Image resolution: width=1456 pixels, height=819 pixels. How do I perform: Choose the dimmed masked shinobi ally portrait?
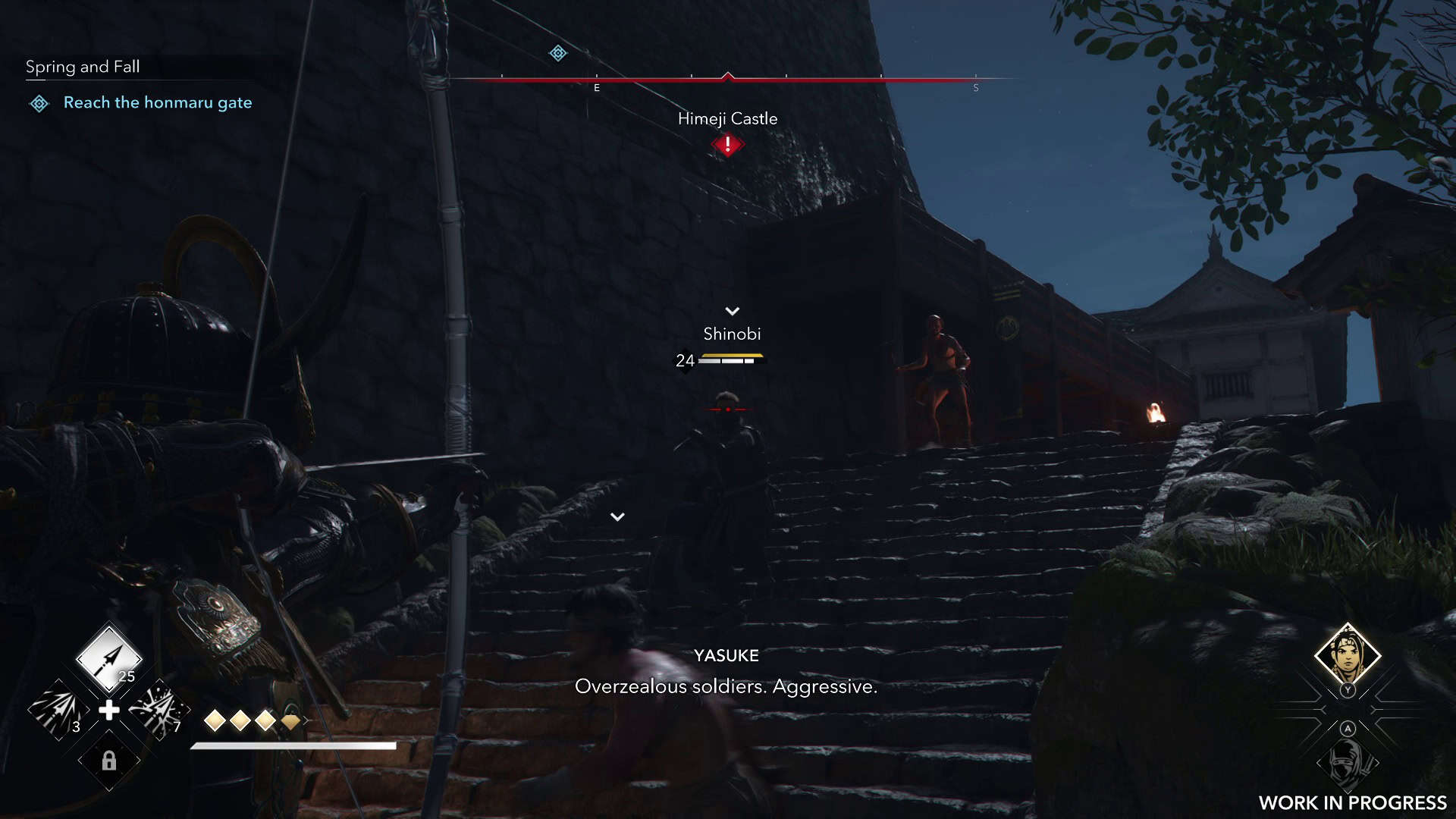click(1347, 761)
